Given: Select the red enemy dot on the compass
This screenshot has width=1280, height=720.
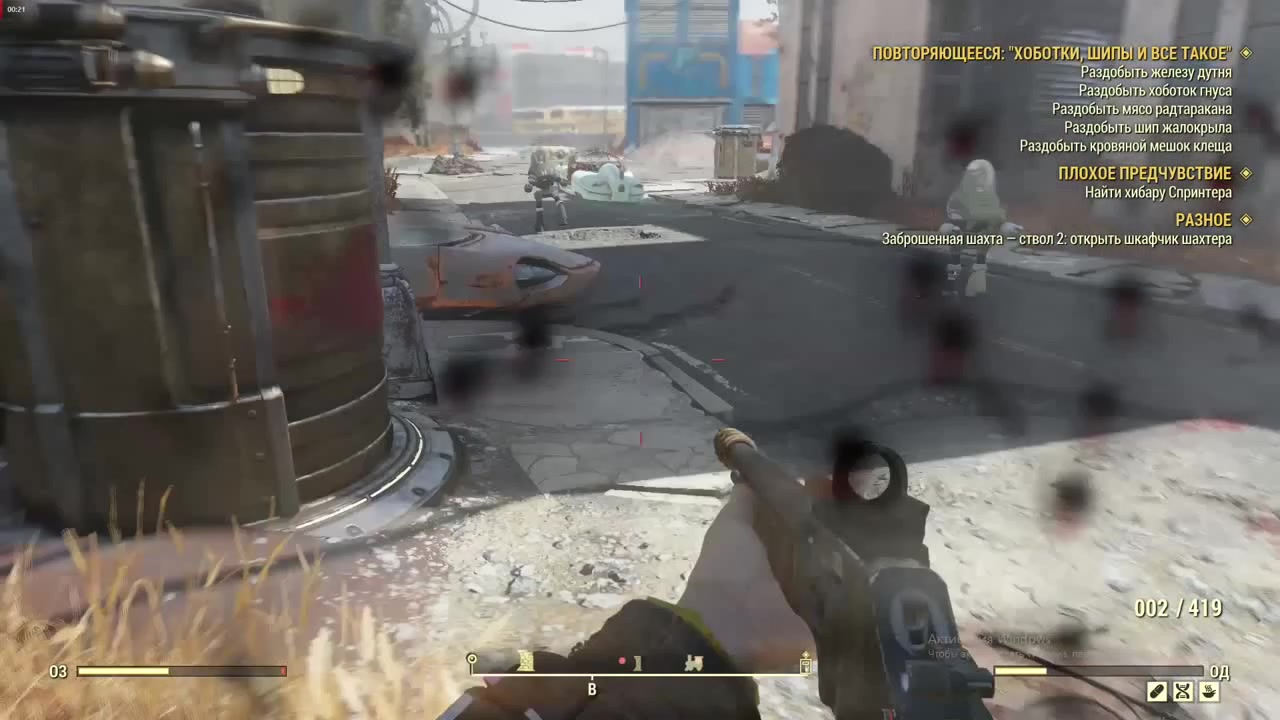Looking at the screenshot, I should [624, 661].
